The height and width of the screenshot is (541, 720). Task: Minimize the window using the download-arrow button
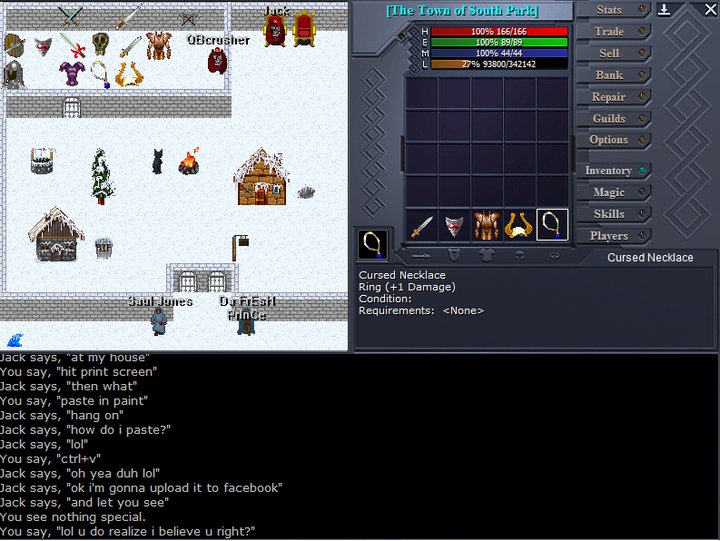pyautogui.click(x=665, y=10)
